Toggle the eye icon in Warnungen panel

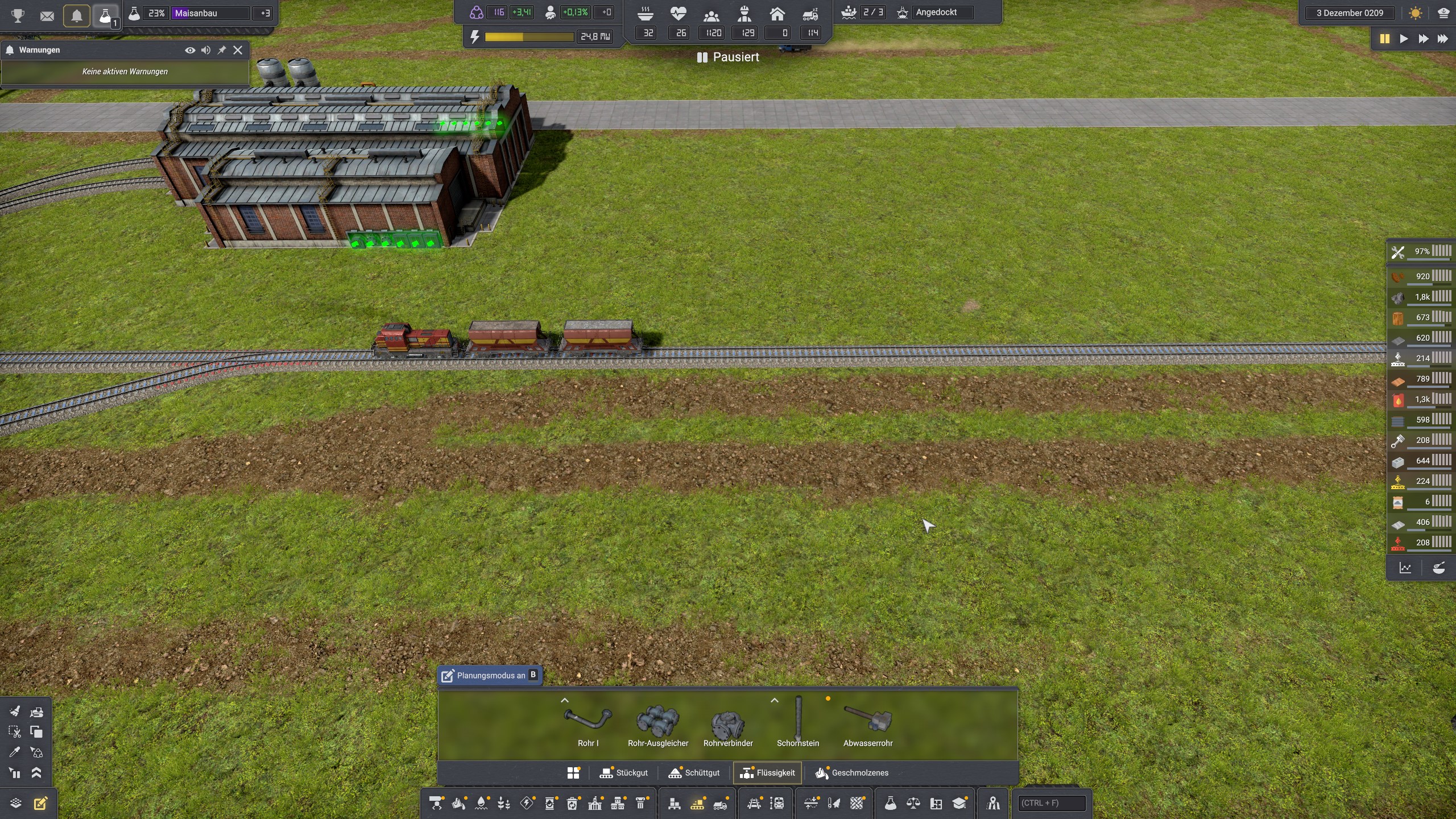point(190,50)
